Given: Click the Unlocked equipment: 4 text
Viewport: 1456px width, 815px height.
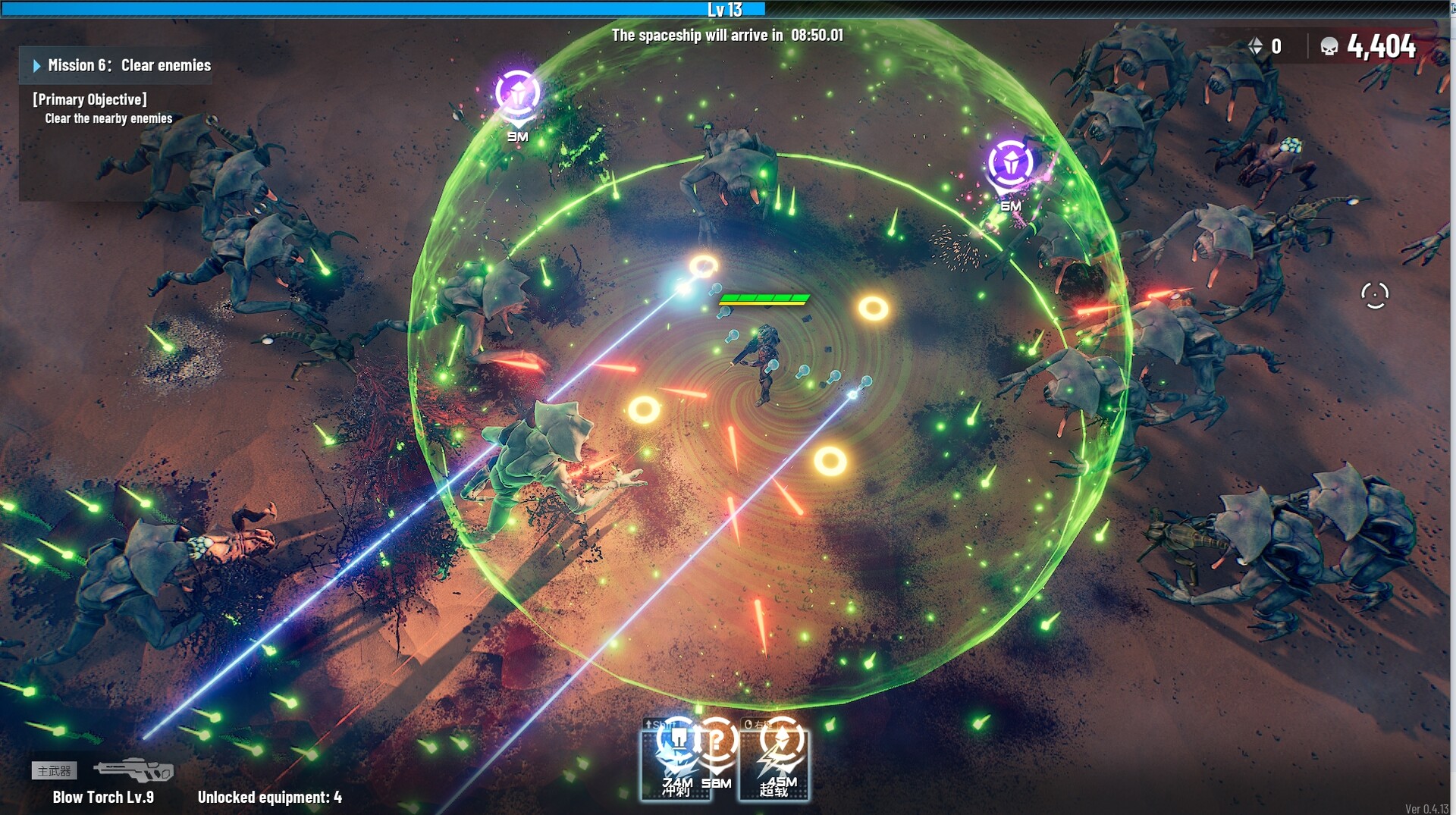Looking at the screenshot, I should click(x=269, y=798).
